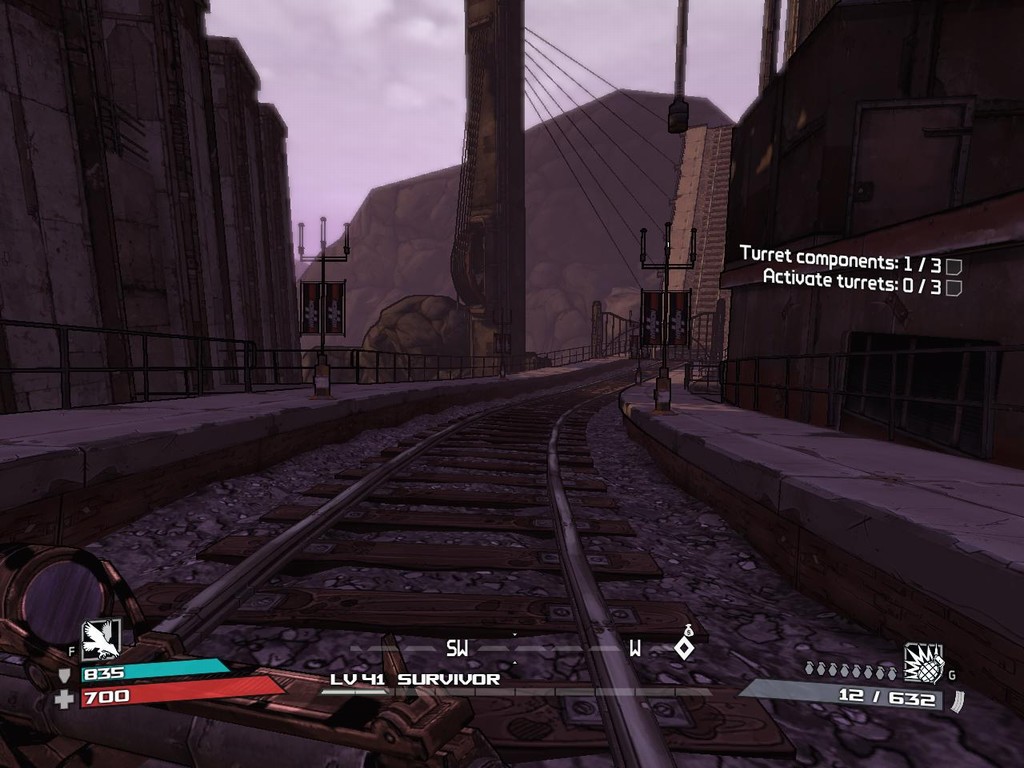Click the diamond waypoint marker on compass
The width and height of the screenshot is (1024, 768).
[684, 648]
